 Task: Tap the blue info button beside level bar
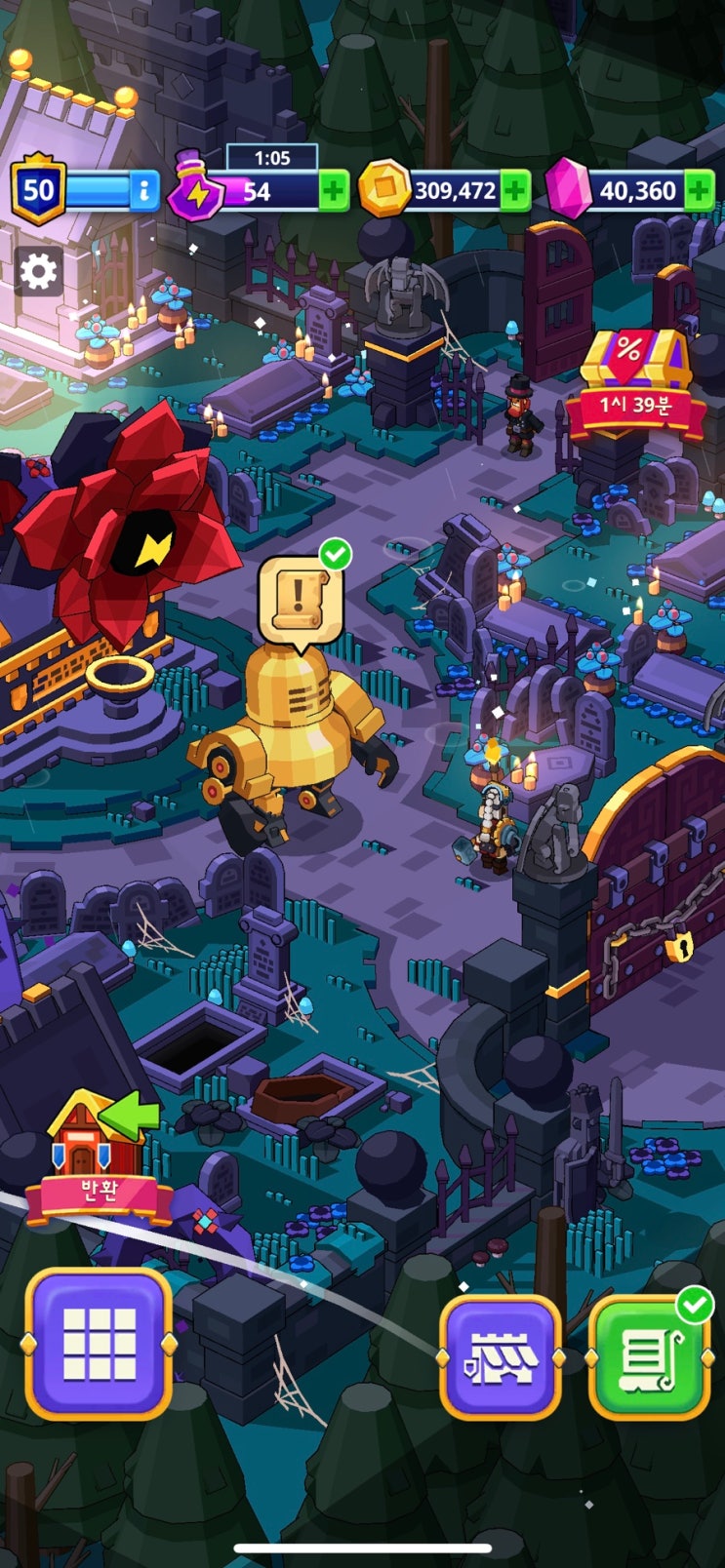tap(143, 190)
